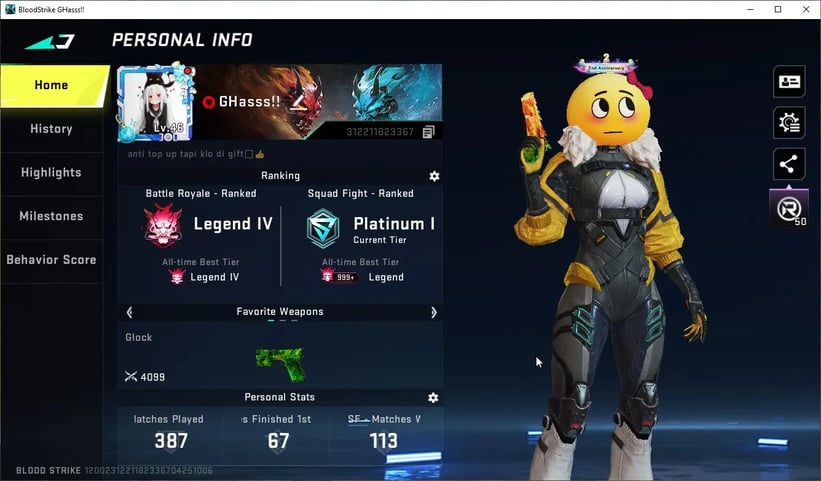
Task: Open the profile customization gear icon
Action: click(x=789, y=123)
